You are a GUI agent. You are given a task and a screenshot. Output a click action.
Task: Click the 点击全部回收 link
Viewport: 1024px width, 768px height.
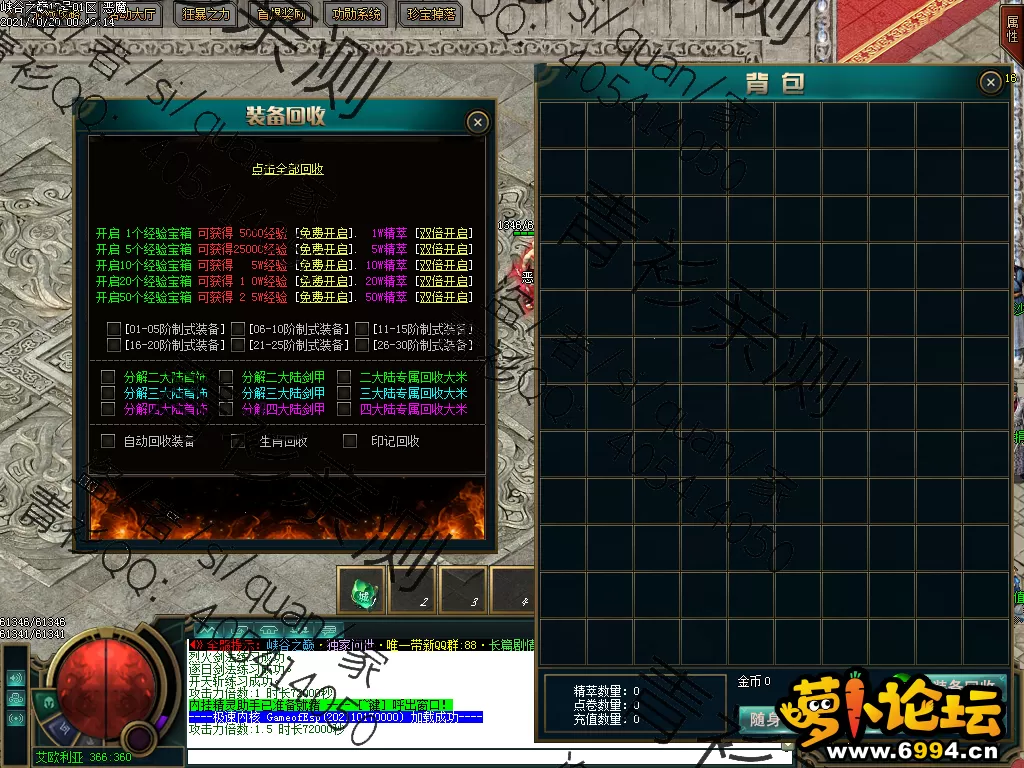click(287, 170)
